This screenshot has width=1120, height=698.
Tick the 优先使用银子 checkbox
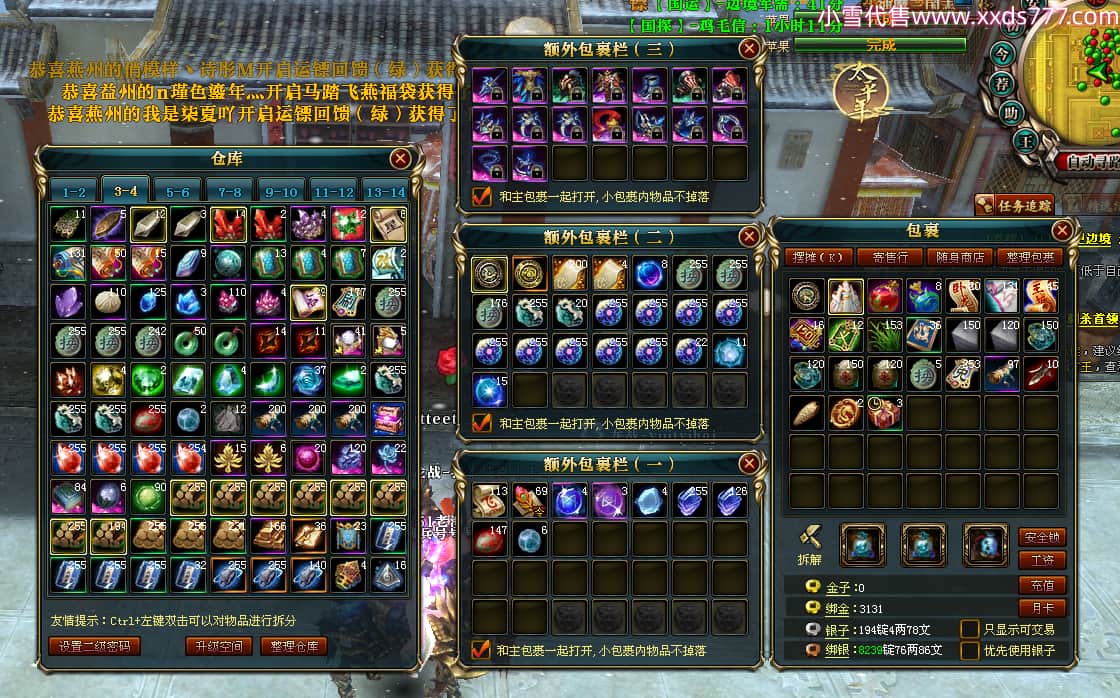coord(969,651)
